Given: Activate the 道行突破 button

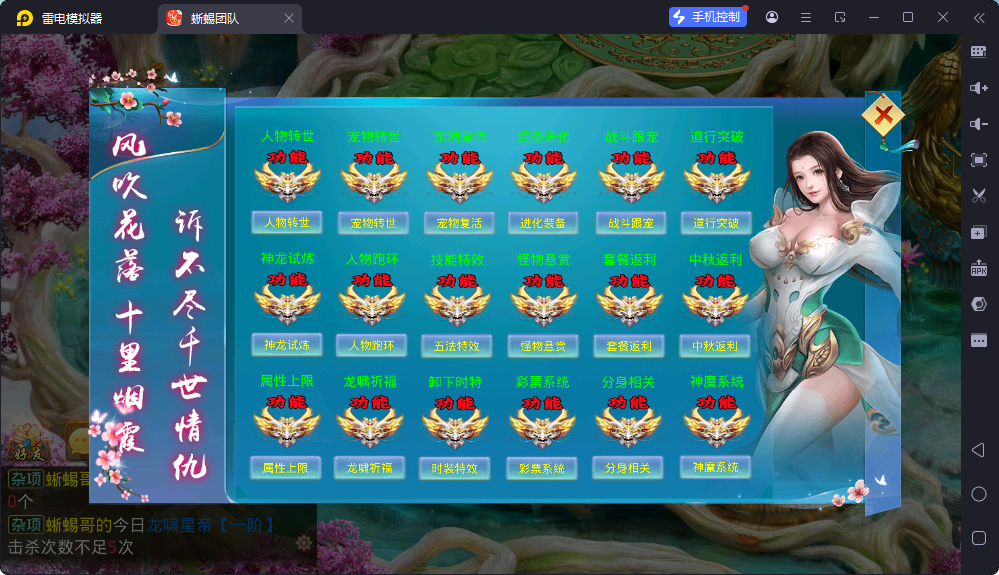Looking at the screenshot, I should pyautogui.click(x=715, y=222).
